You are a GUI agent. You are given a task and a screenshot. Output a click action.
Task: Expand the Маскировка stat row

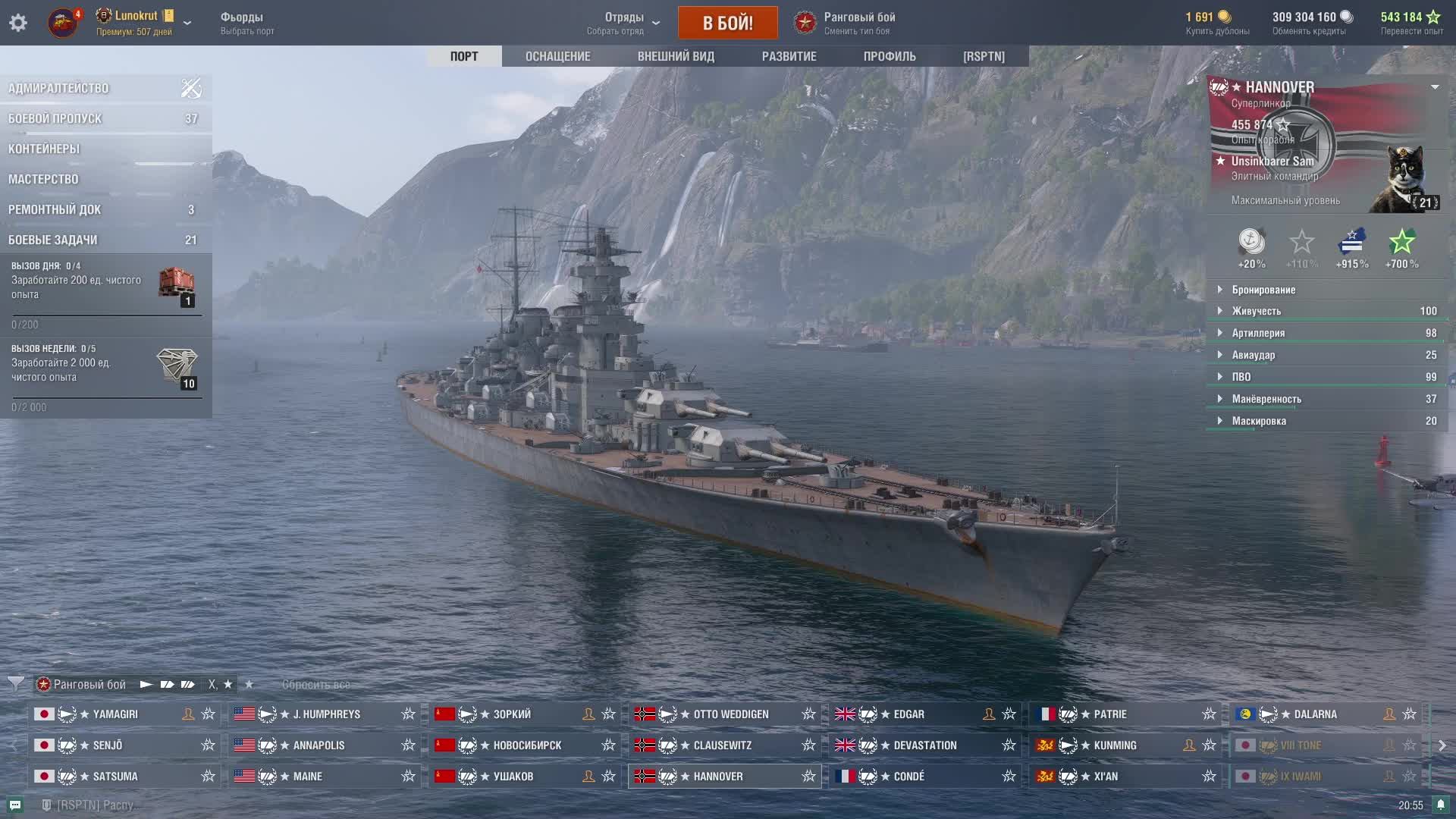[1258, 421]
